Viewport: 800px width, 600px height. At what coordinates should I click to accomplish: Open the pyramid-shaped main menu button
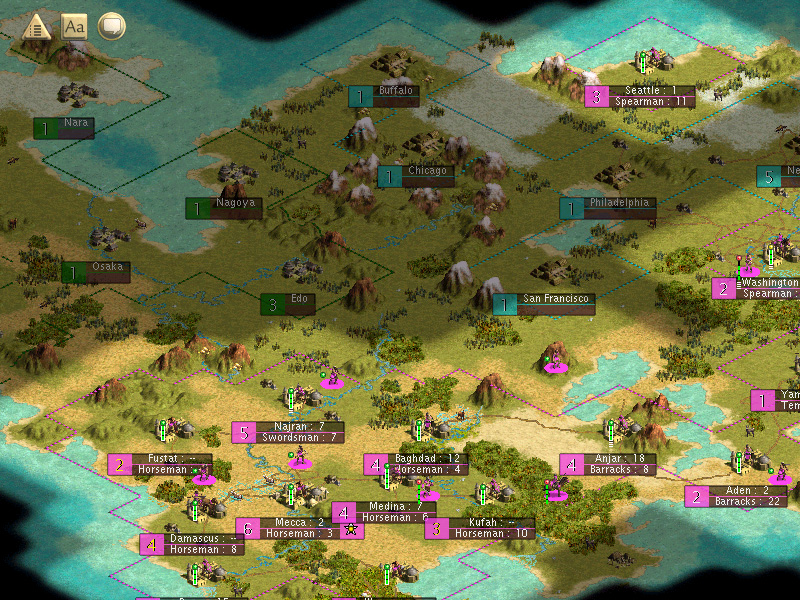tap(37, 26)
